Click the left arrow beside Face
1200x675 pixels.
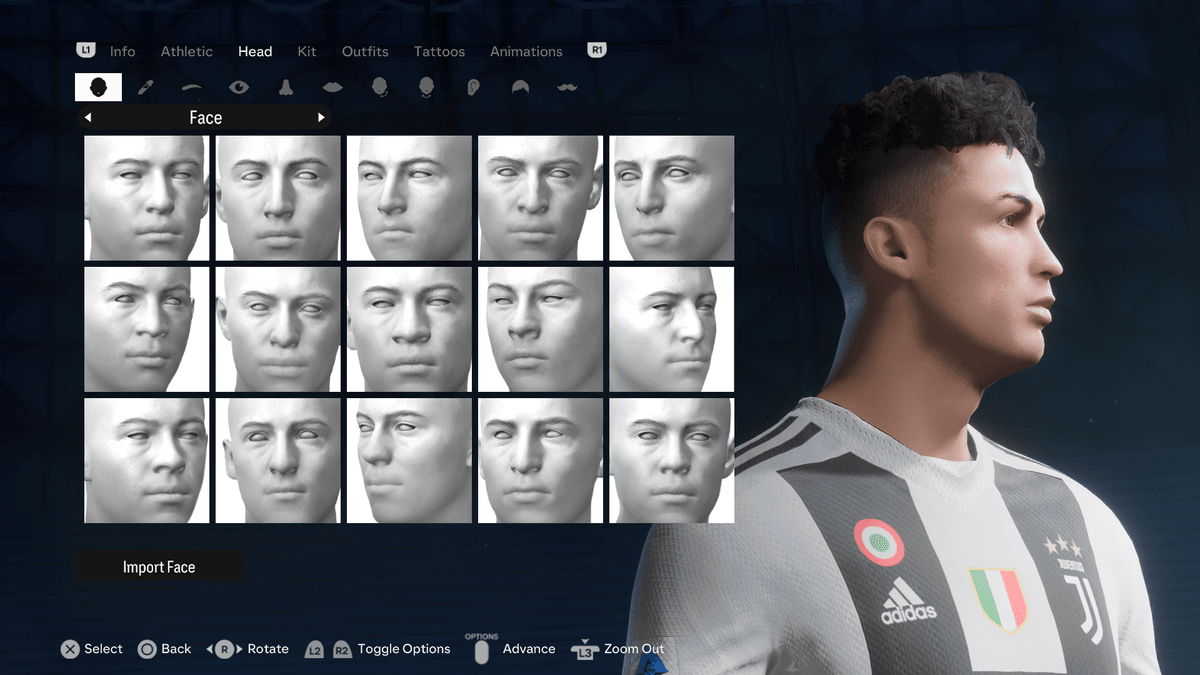click(x=88, y=118)
